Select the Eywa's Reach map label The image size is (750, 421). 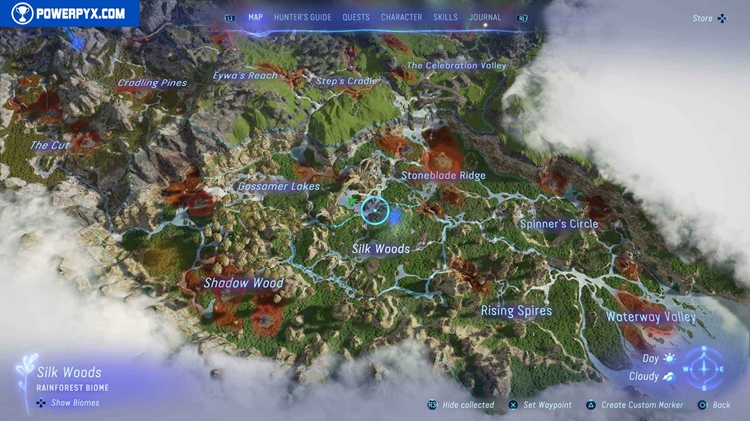(x=245, y=76)
